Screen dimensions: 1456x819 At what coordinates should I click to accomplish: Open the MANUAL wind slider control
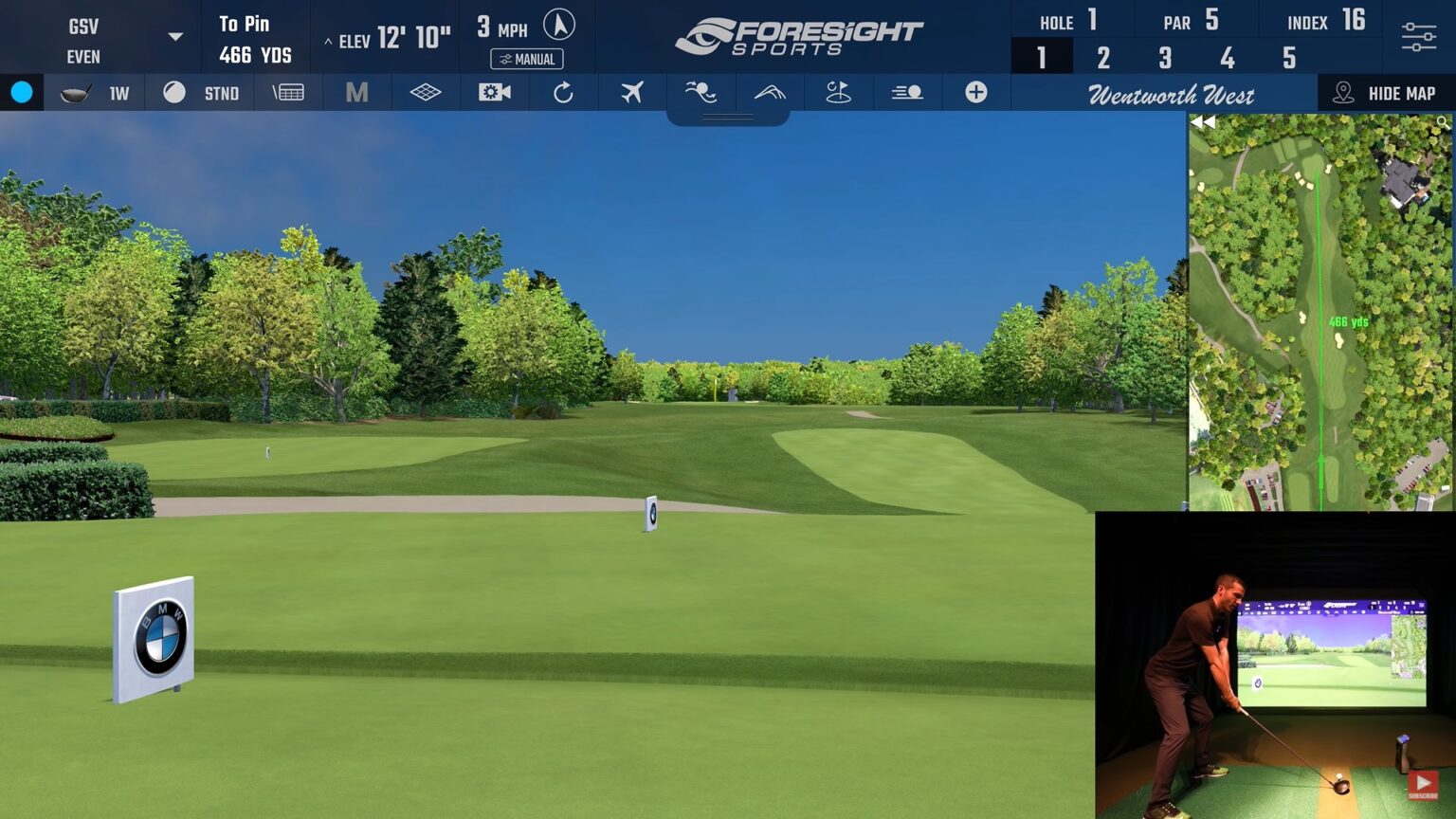(528, 59)
